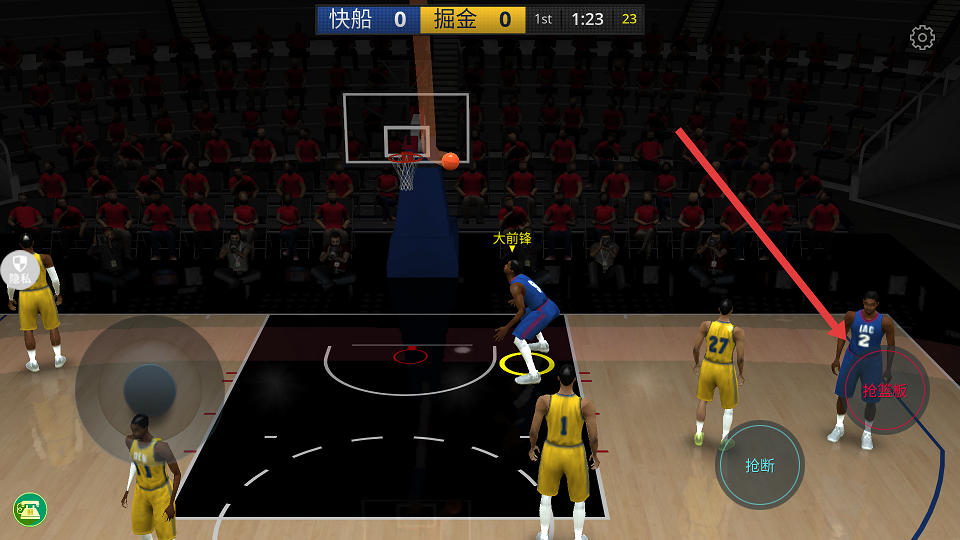
Task: Open the settings gear menu
Action: pyautogui.click(x=922, y=38)
